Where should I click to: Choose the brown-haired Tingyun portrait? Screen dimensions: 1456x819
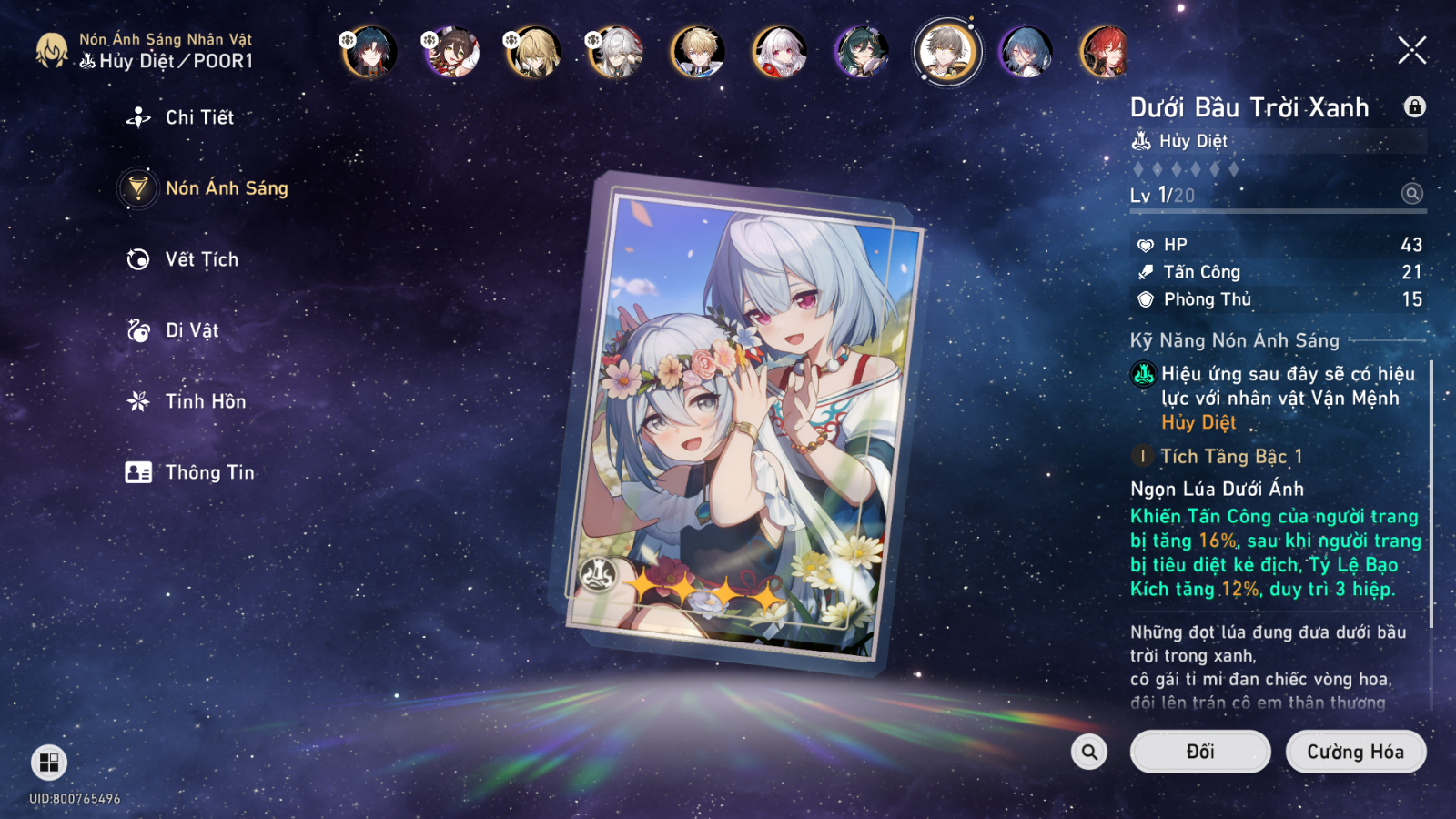tap(451, 51)
